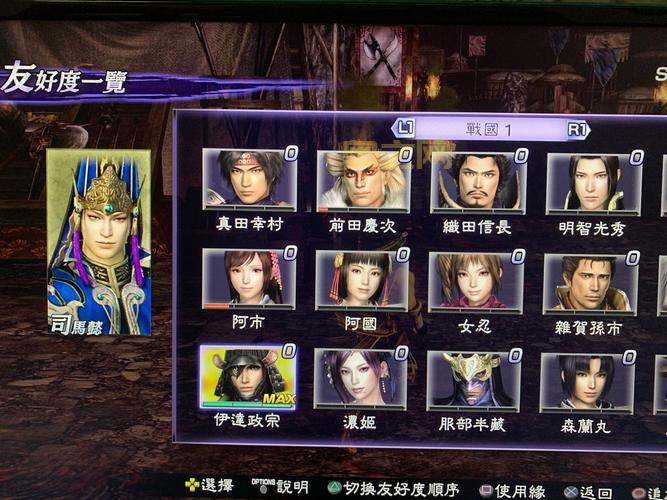667x500 pixels.
Task: Select the 阿國 character portrait
Action: (362, 280)
